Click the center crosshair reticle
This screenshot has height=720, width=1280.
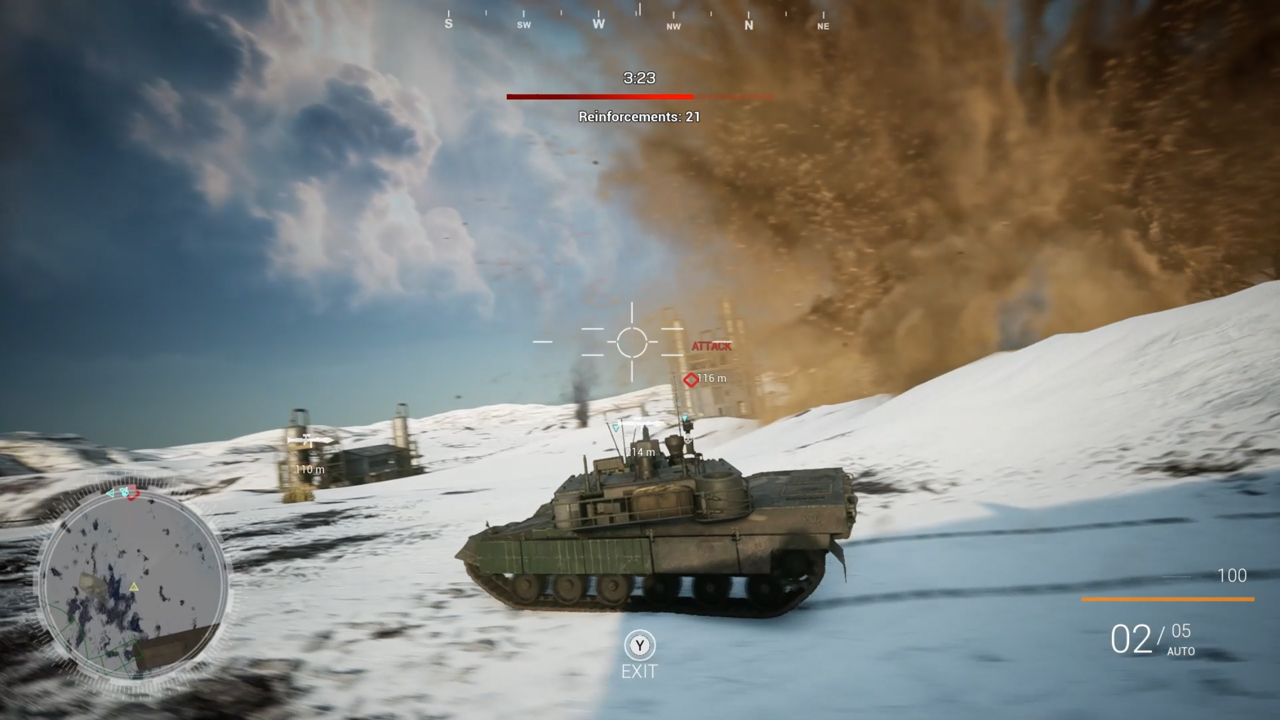coord(631,341)
